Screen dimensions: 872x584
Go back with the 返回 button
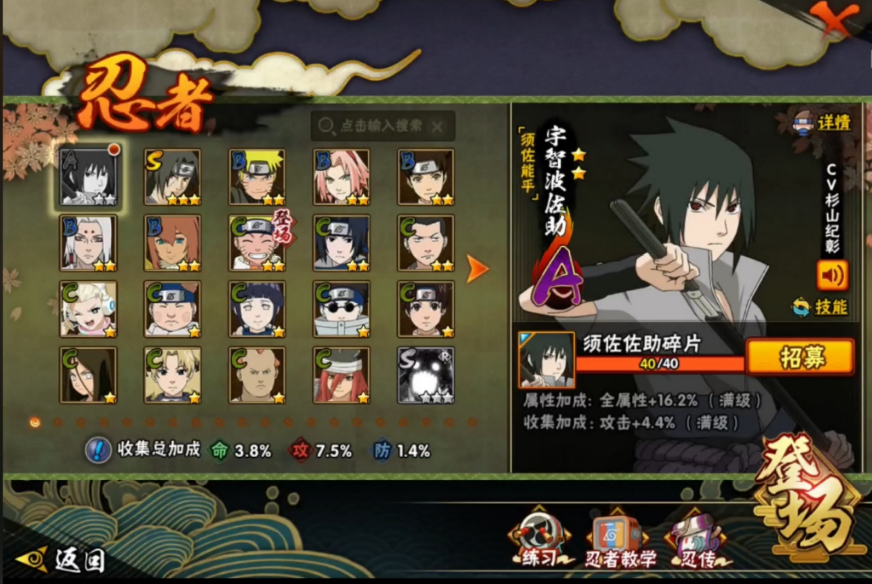point(62,558)
